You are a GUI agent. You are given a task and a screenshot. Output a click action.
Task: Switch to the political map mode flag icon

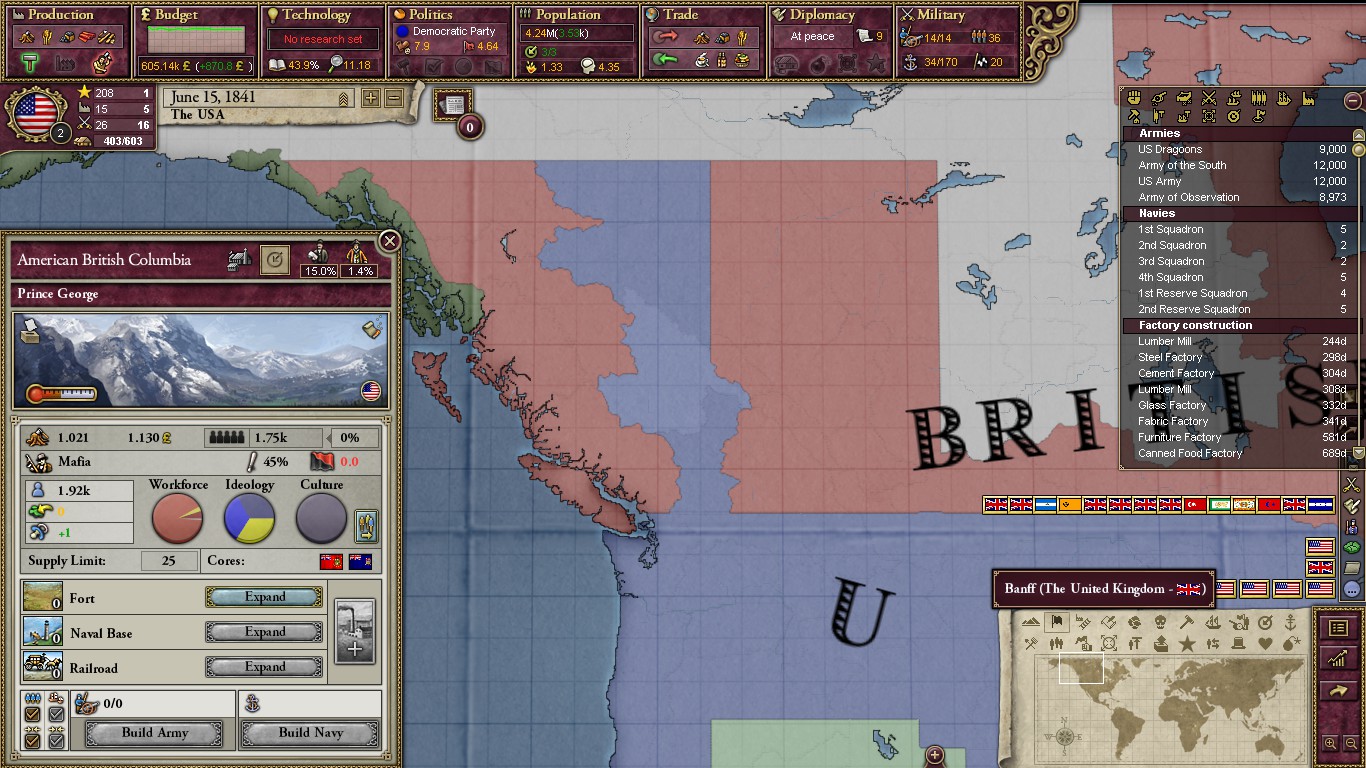pos(1057,621)
